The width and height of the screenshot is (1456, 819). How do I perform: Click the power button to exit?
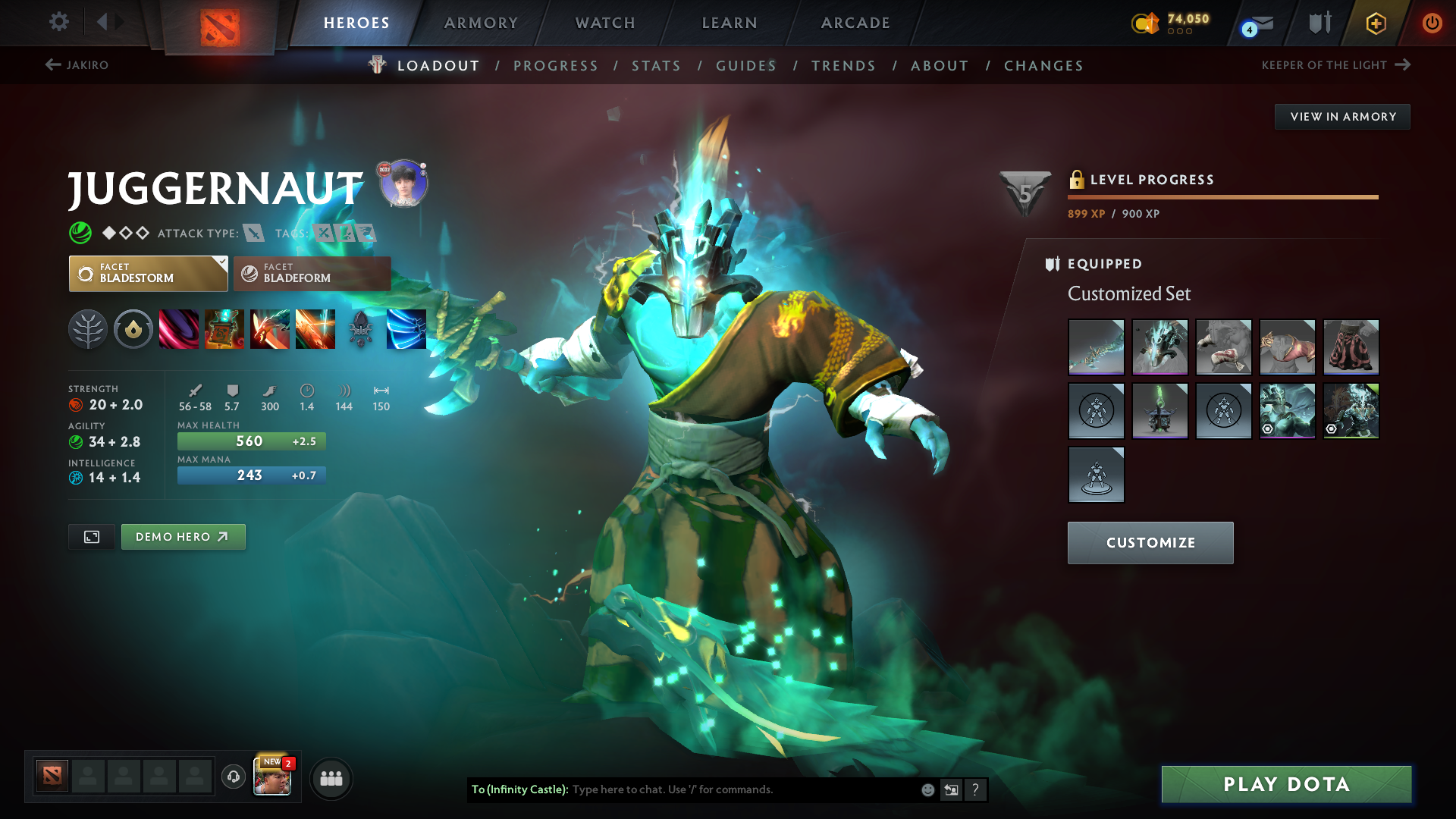click(x=1432, y=23)
